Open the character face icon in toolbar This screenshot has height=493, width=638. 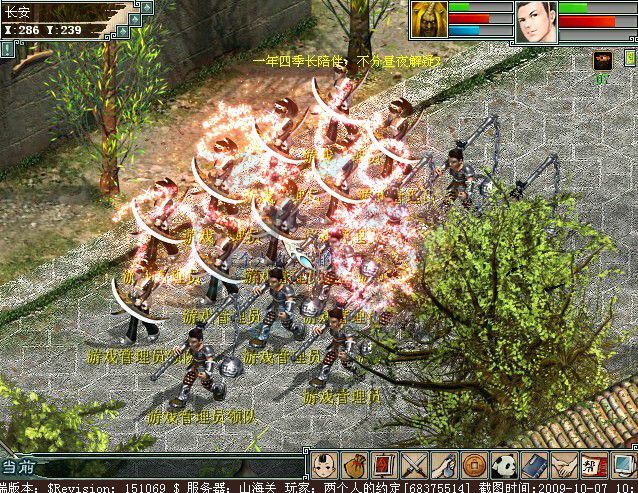[x=322, y=465]
